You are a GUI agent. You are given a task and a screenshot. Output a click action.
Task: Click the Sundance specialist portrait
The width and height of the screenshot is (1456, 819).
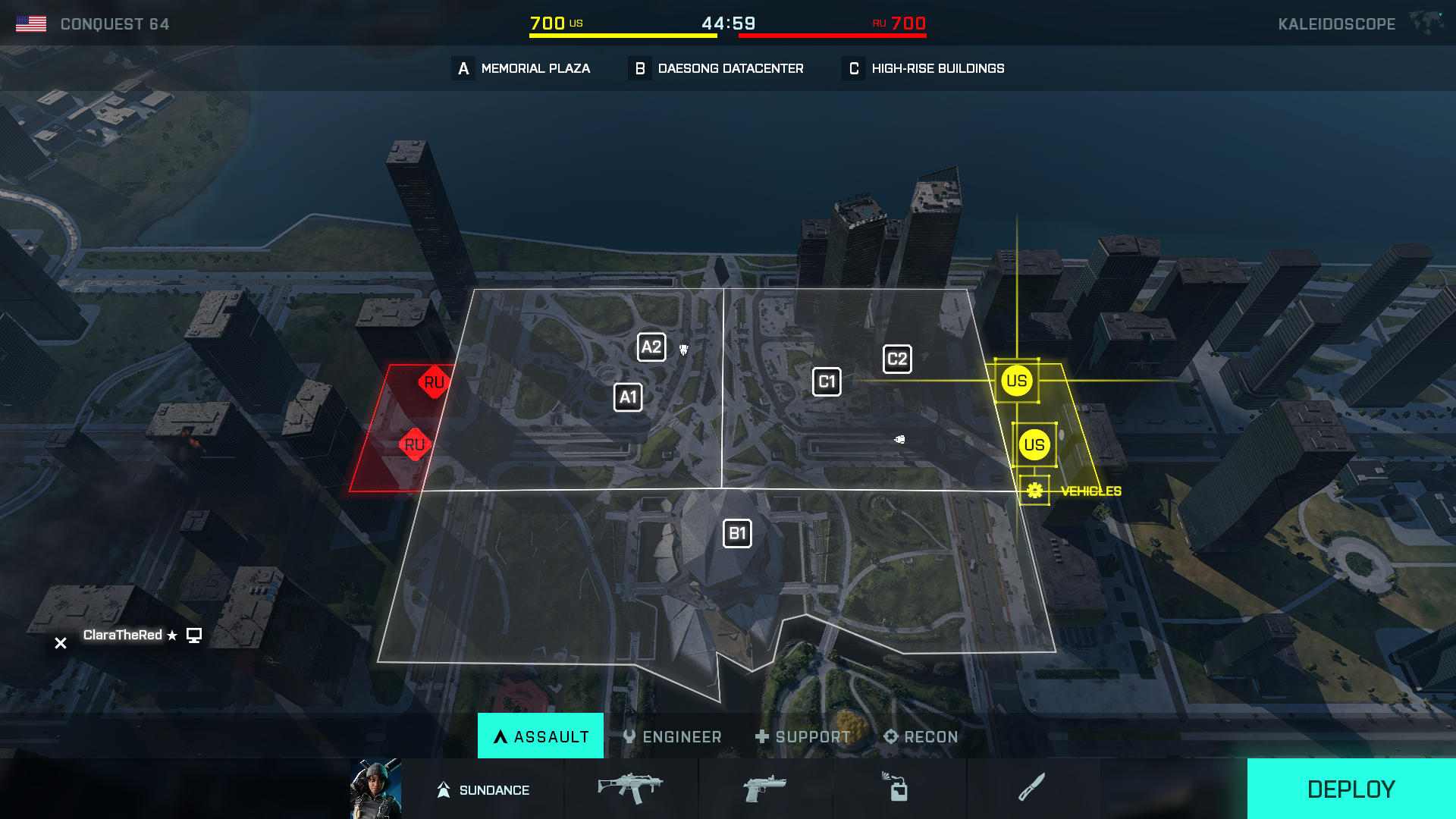coord(377,789)
